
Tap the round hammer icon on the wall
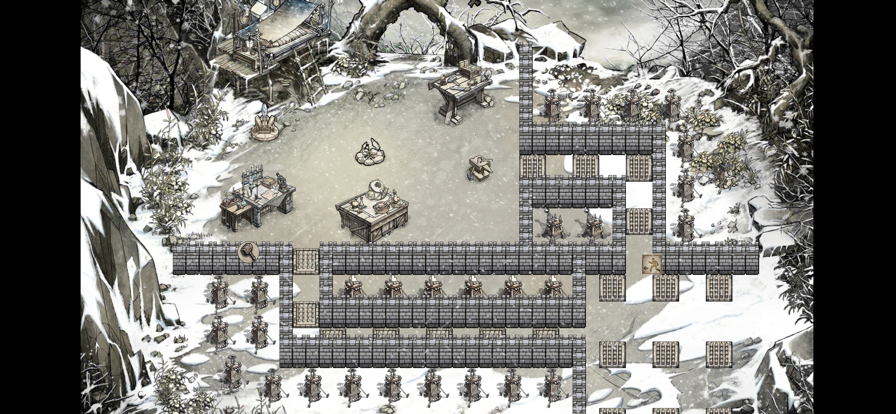tap(248, 253)
